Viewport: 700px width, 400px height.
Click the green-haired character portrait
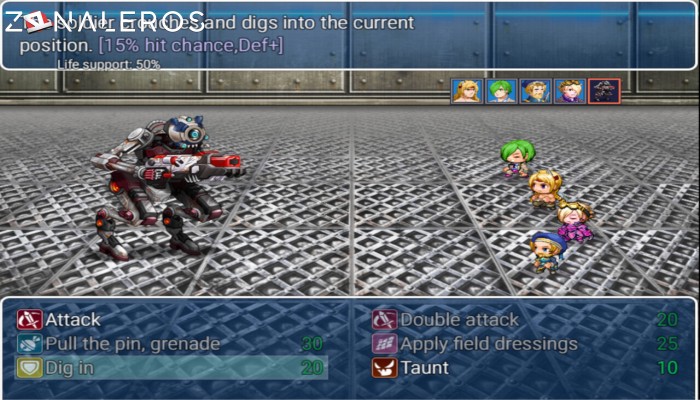(x=501, y=91)
